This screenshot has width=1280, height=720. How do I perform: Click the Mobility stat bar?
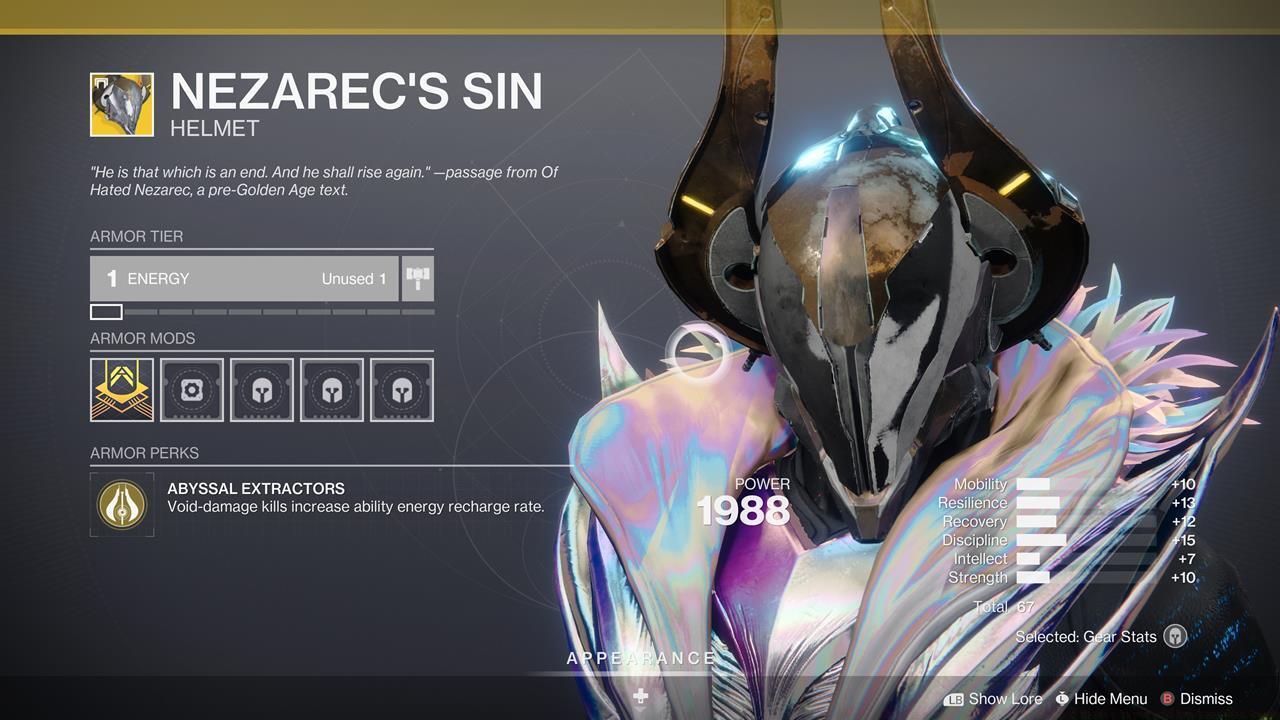1035,484
